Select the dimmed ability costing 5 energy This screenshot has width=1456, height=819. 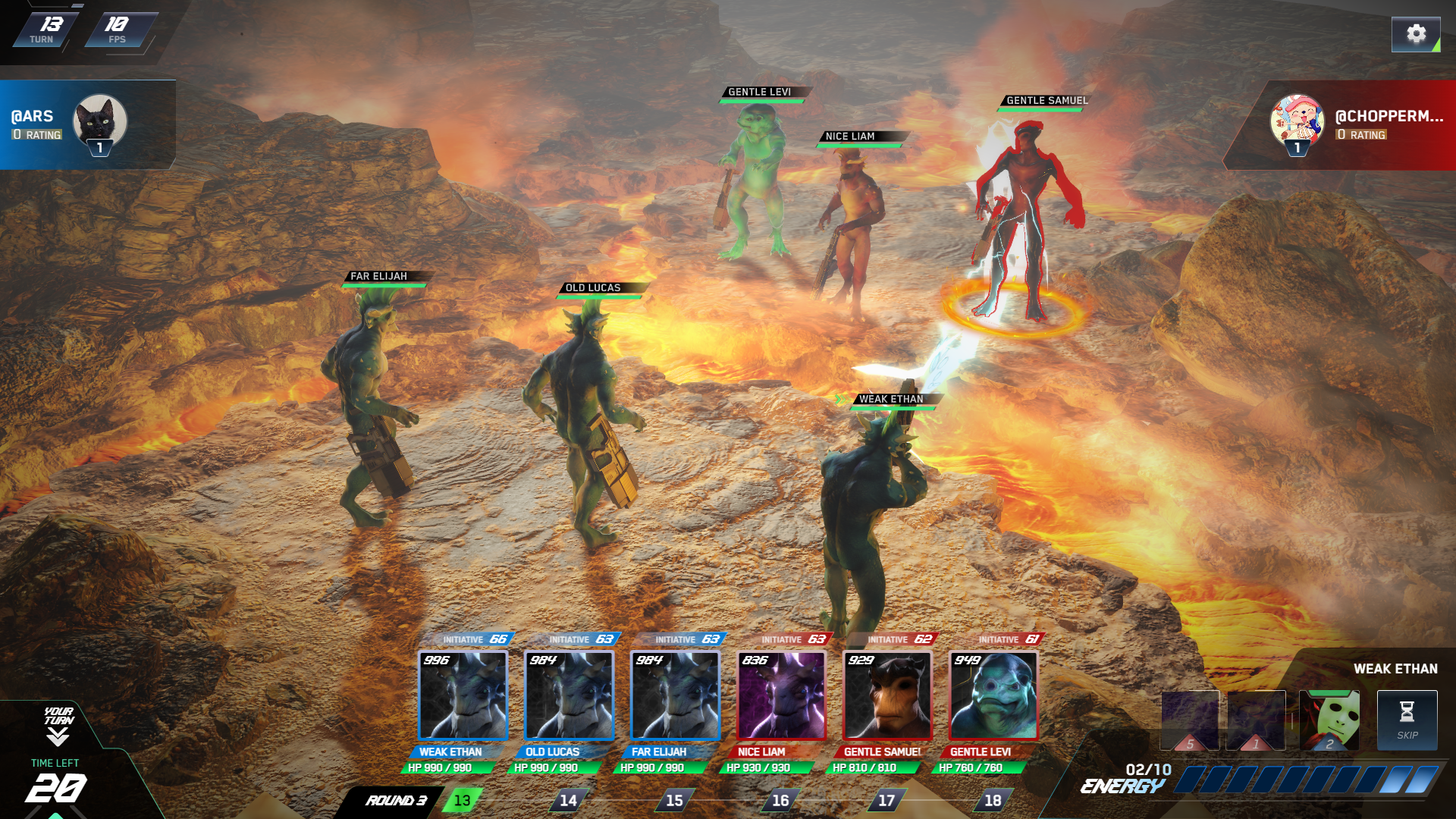click(x=1190, y=720)
